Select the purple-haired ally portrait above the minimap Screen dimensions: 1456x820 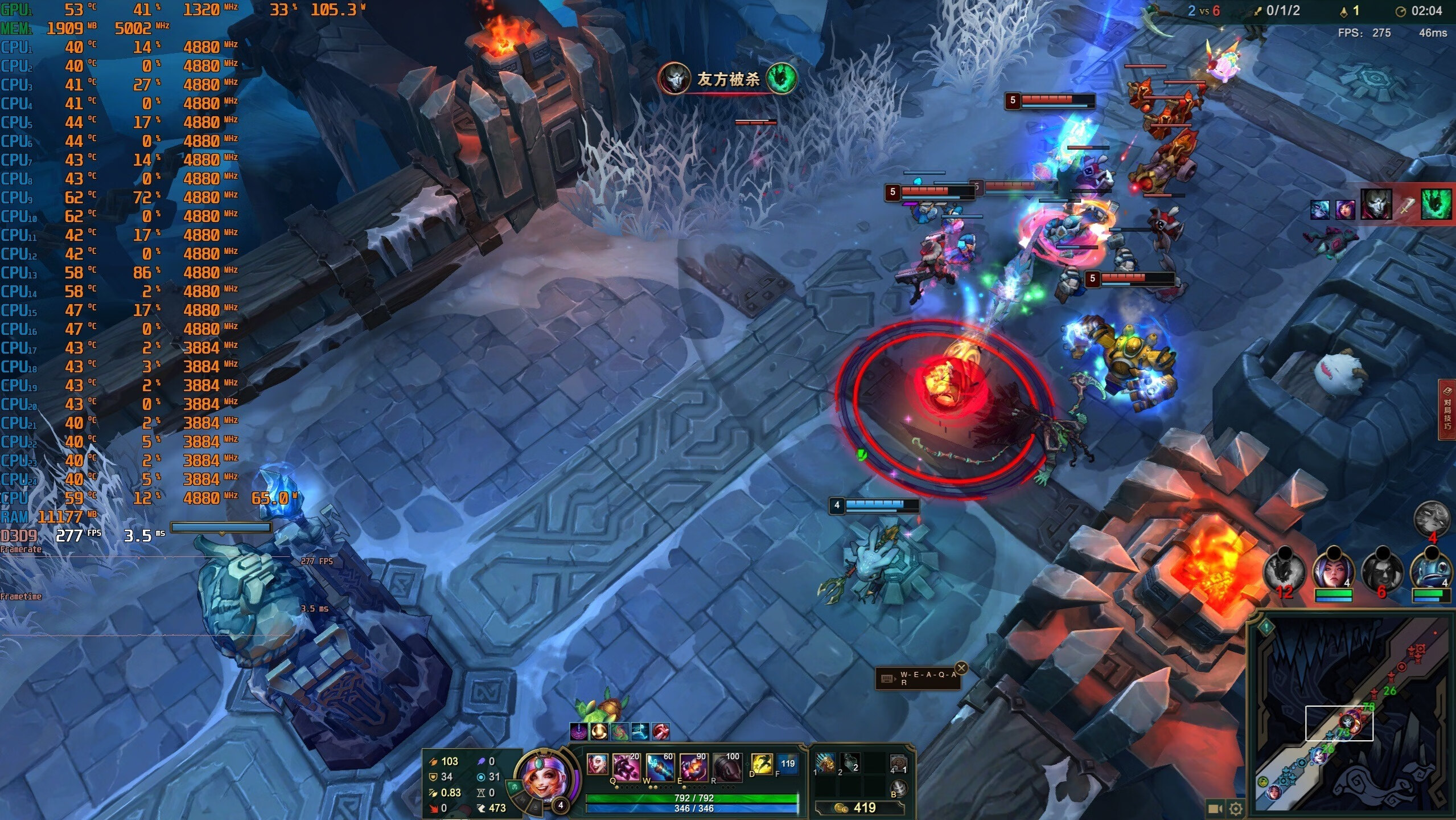1333,571
